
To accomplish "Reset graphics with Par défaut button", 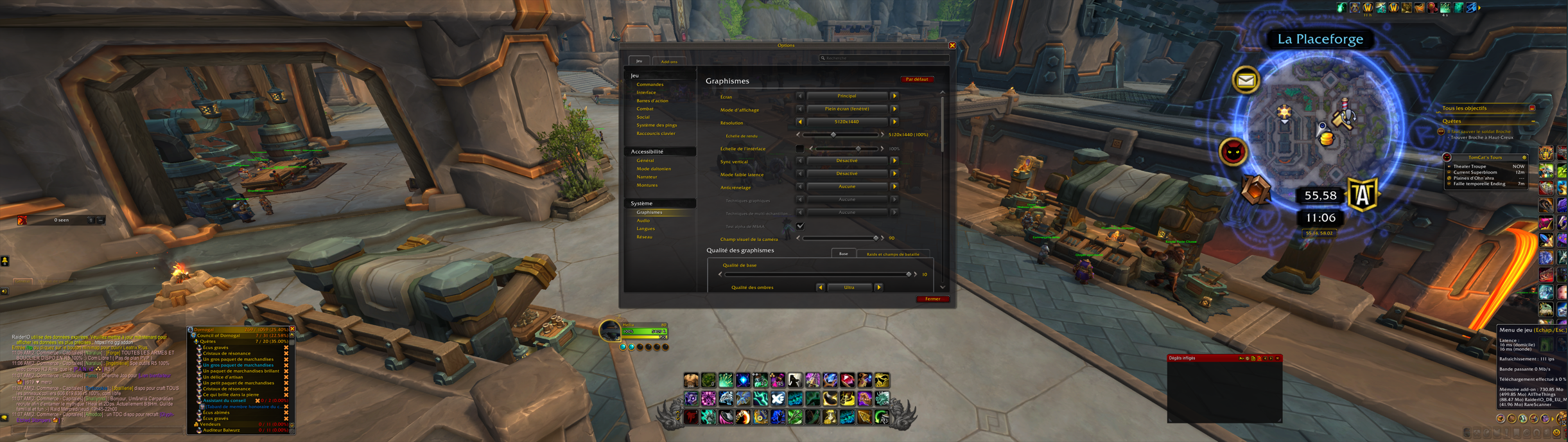I will click(x=916, y=80).
